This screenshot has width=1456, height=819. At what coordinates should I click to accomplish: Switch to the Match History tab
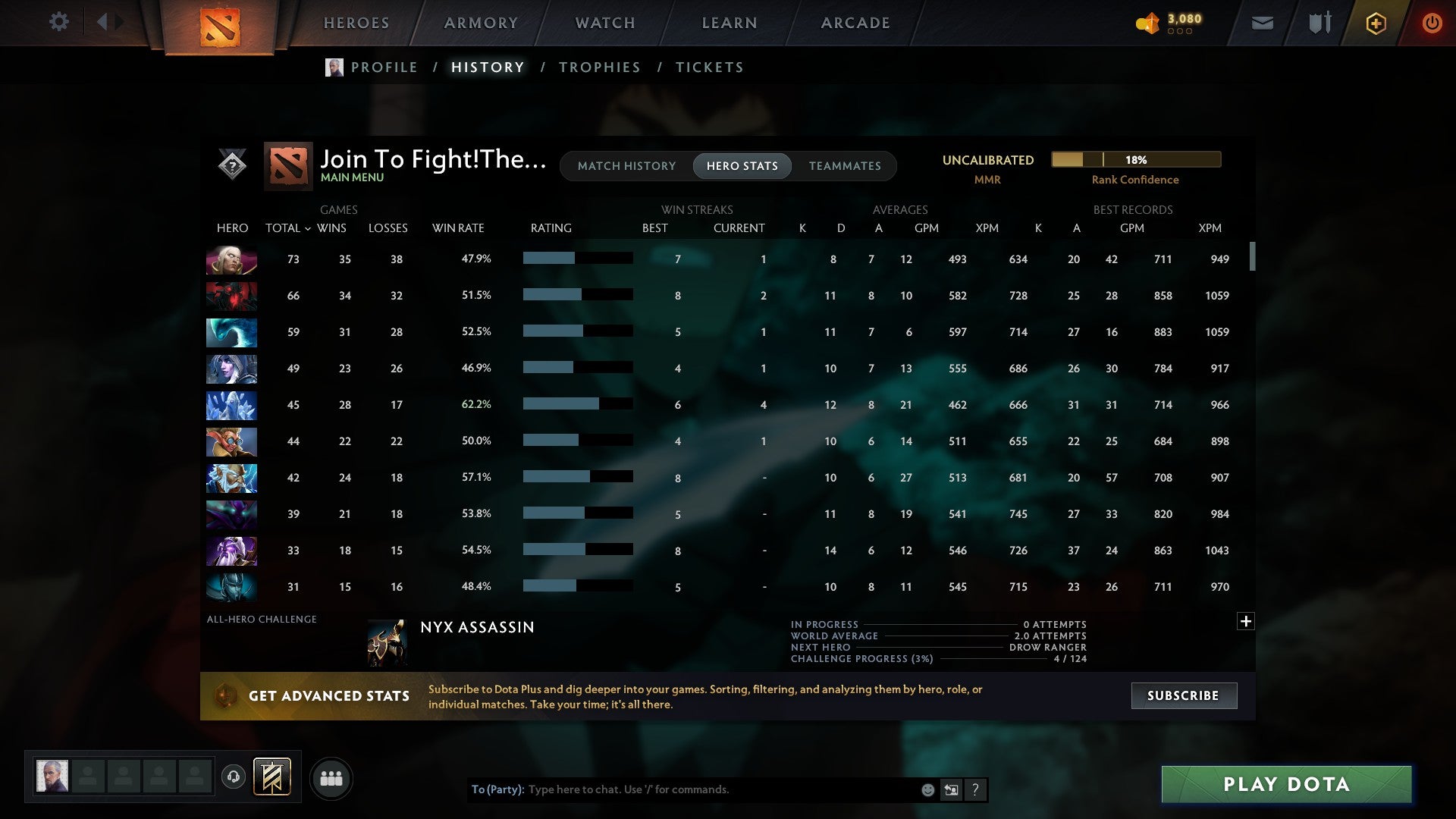pos(626,166)
